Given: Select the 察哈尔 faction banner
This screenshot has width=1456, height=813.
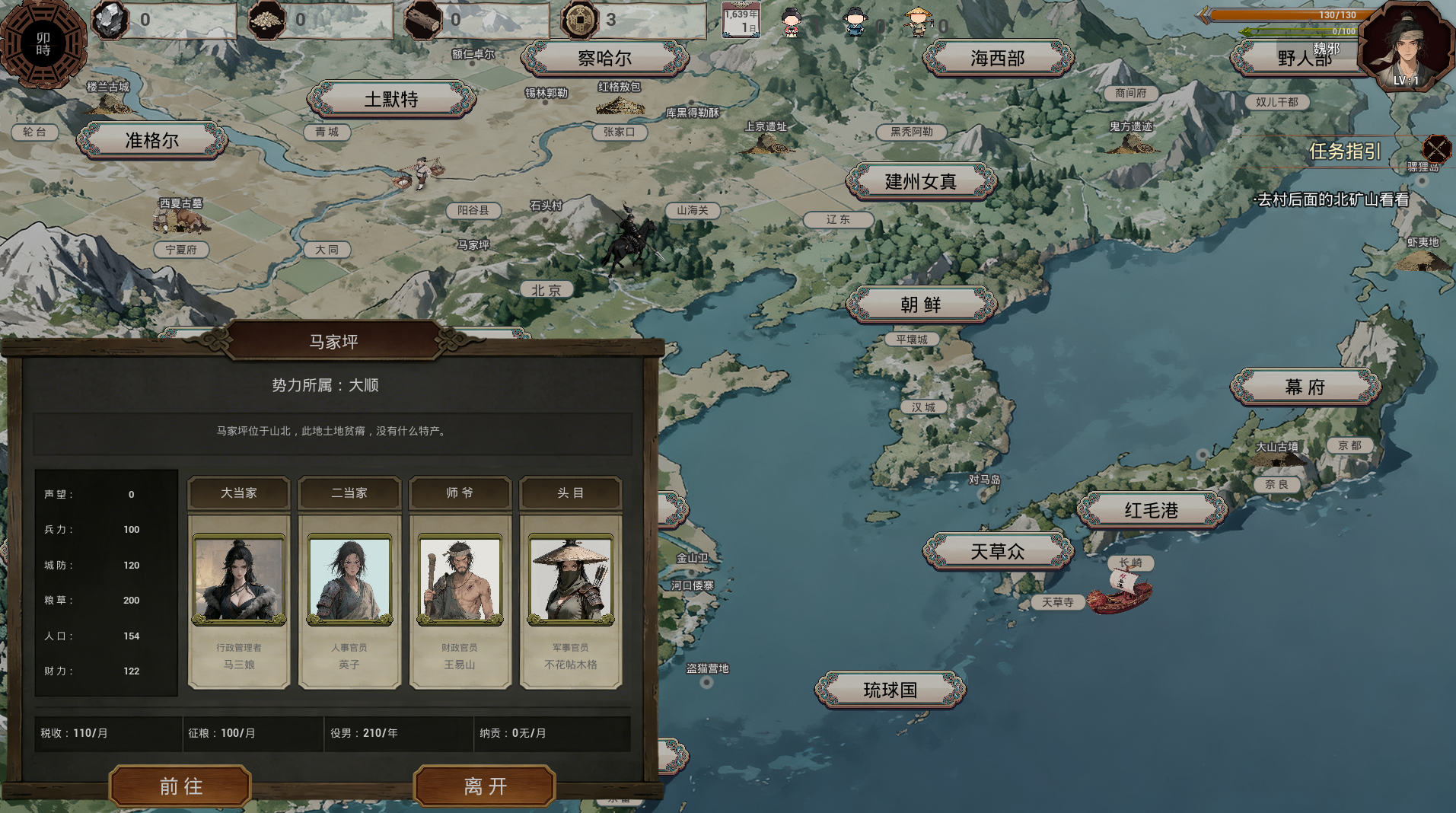Looking at the screenshot, I should tap(604, 58).
